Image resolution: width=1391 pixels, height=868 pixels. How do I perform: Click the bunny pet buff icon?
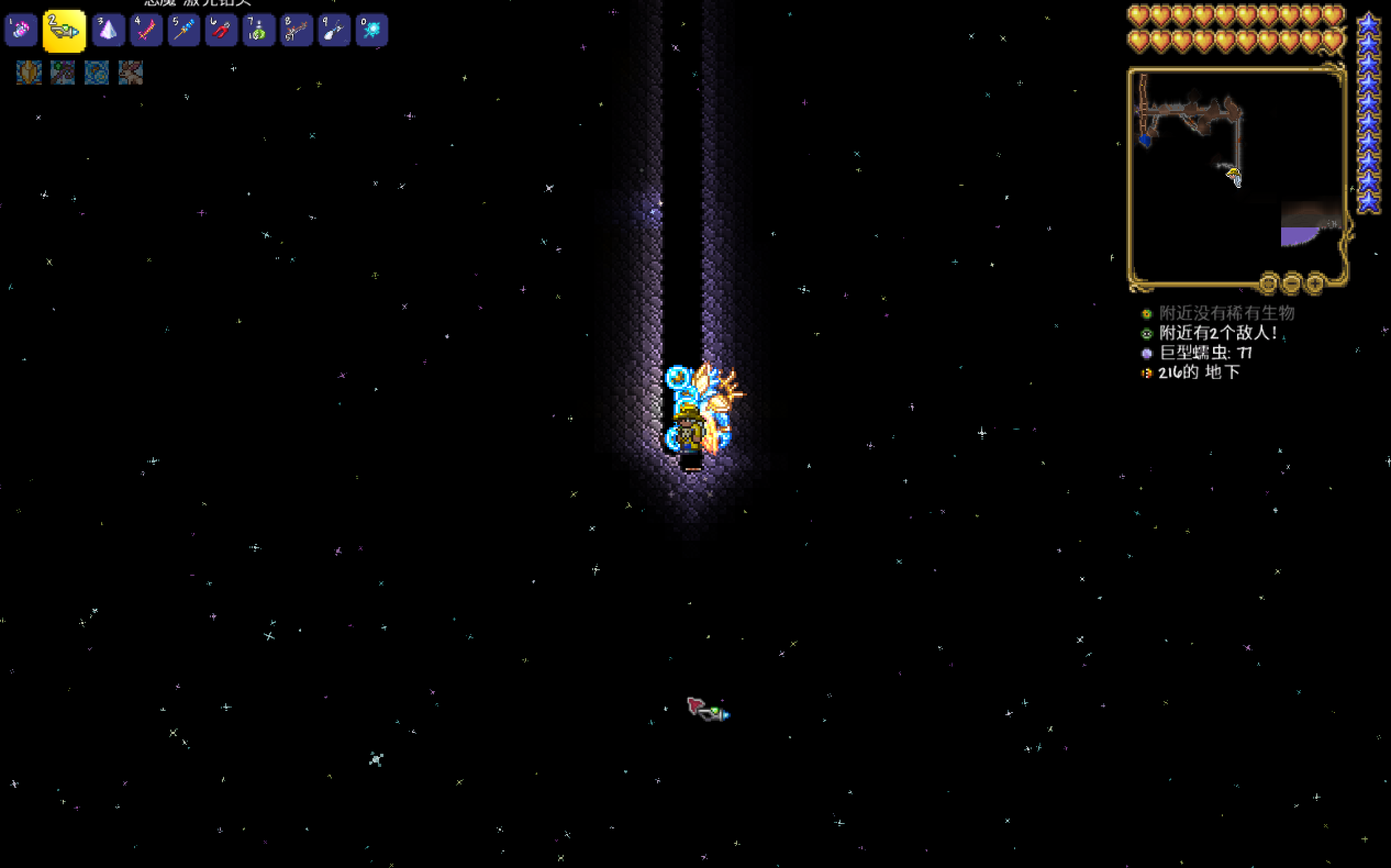coord(130,73)
